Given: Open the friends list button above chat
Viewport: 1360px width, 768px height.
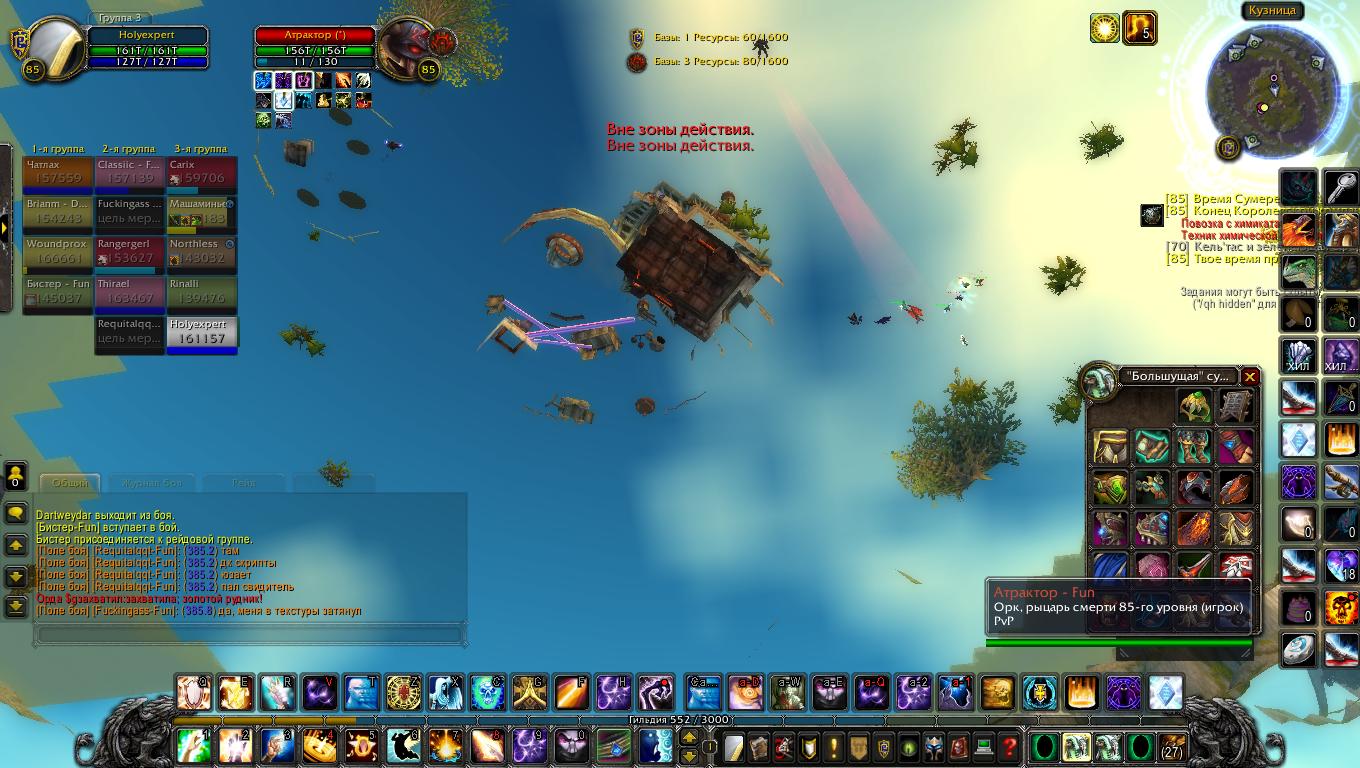Looking at the screenshot, I should click(16, 475).
